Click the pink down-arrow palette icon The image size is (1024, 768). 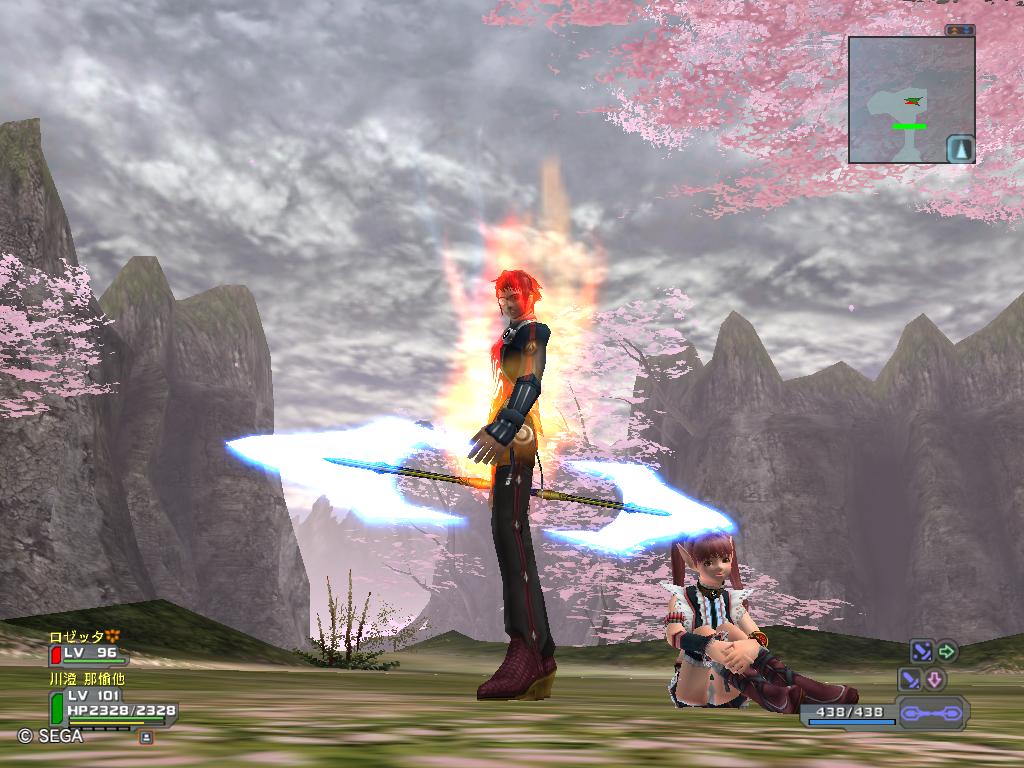[934, 680]
